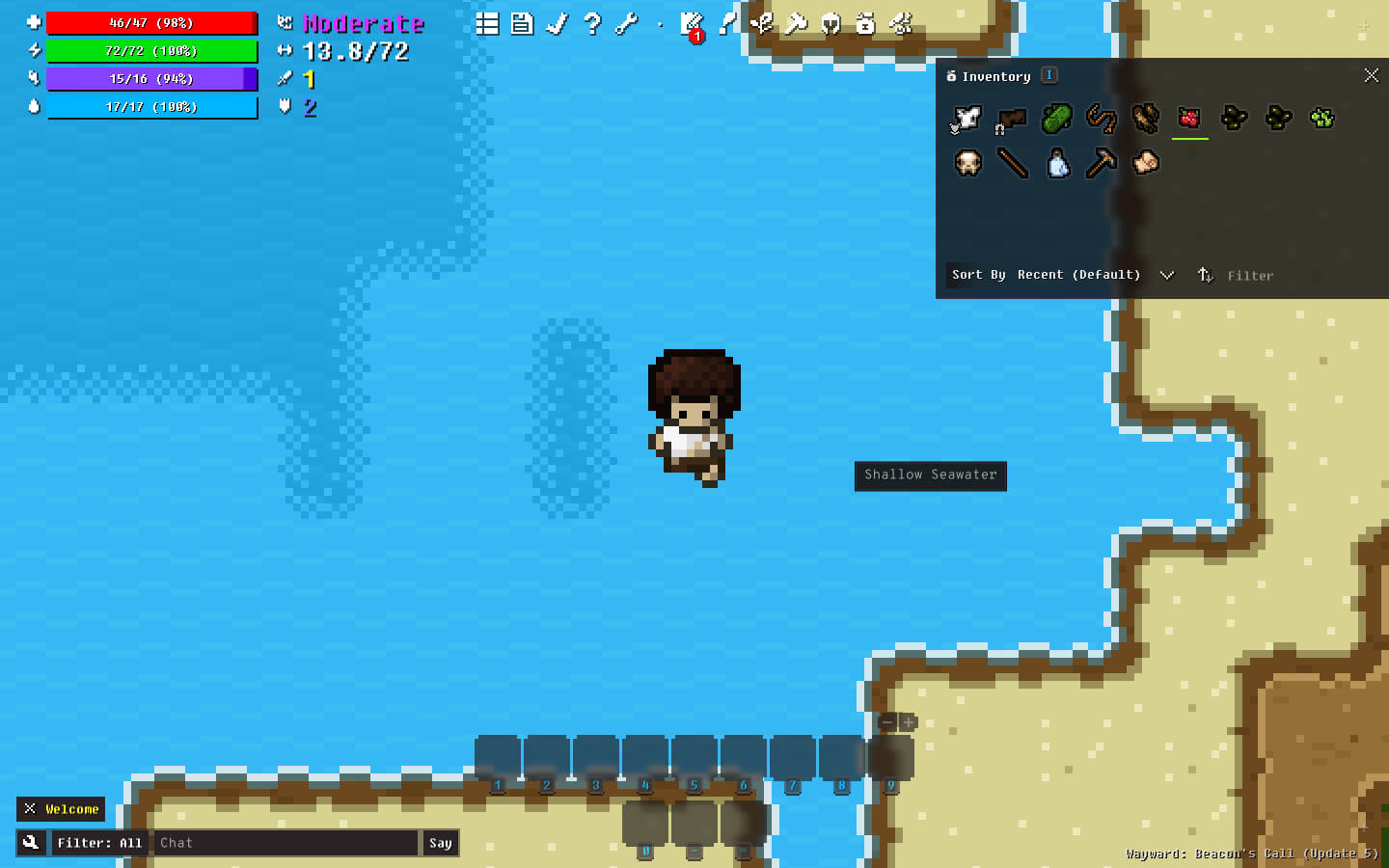Close the Inventory panel
This screenshot has height=868, width=1389.
[1371, 75]
